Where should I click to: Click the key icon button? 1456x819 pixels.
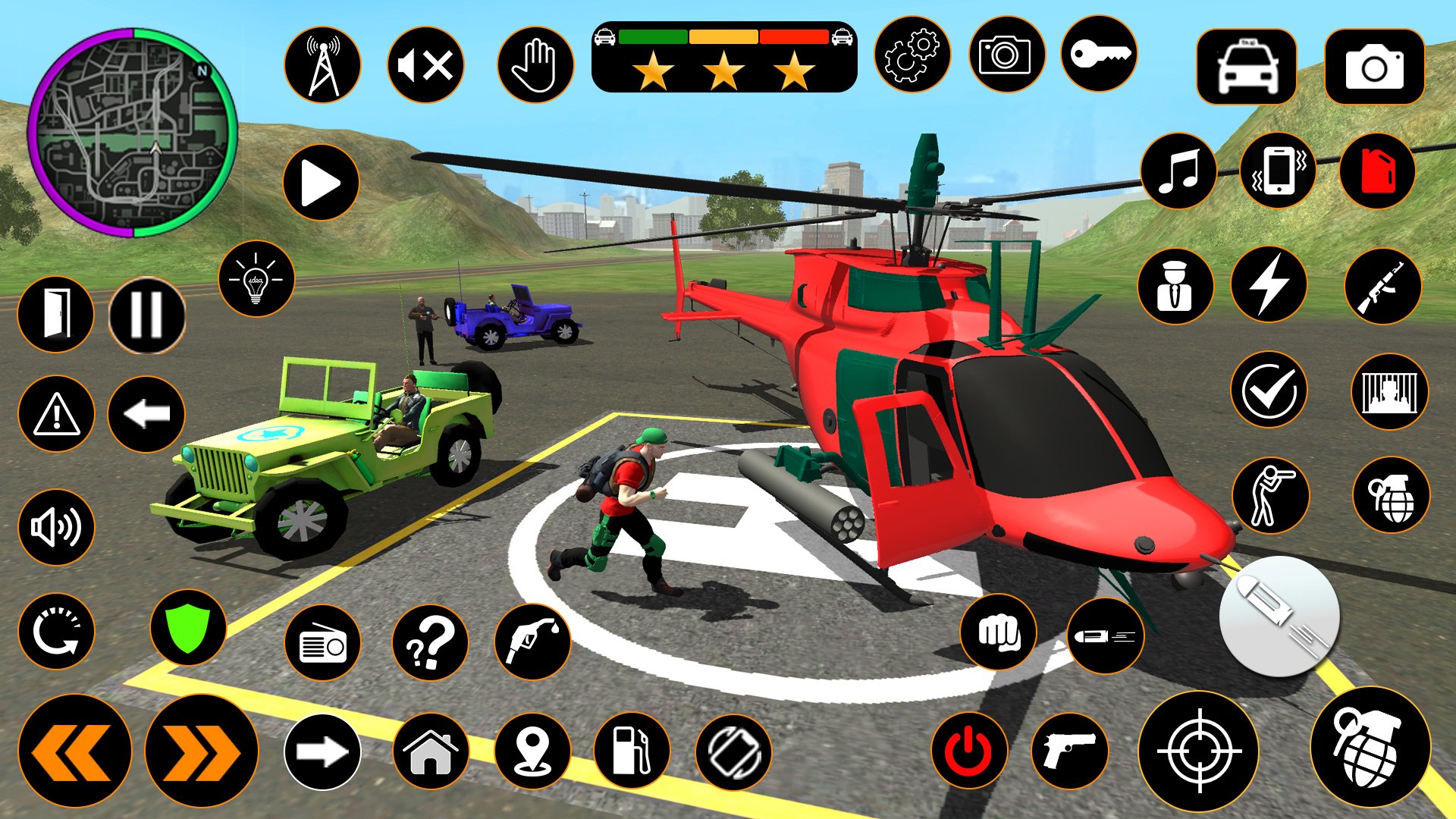[1099, 55]
